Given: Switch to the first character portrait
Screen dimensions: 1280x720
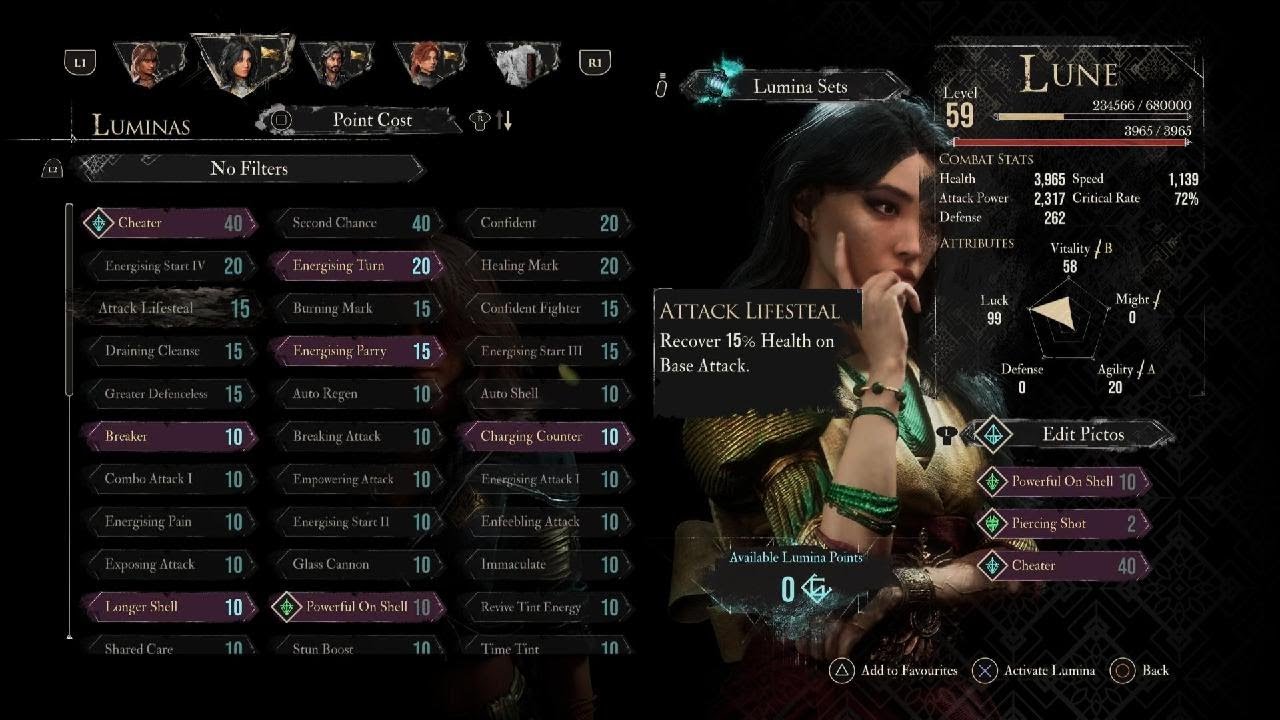Looking at the screenshot, I should (x=146, y=62).
